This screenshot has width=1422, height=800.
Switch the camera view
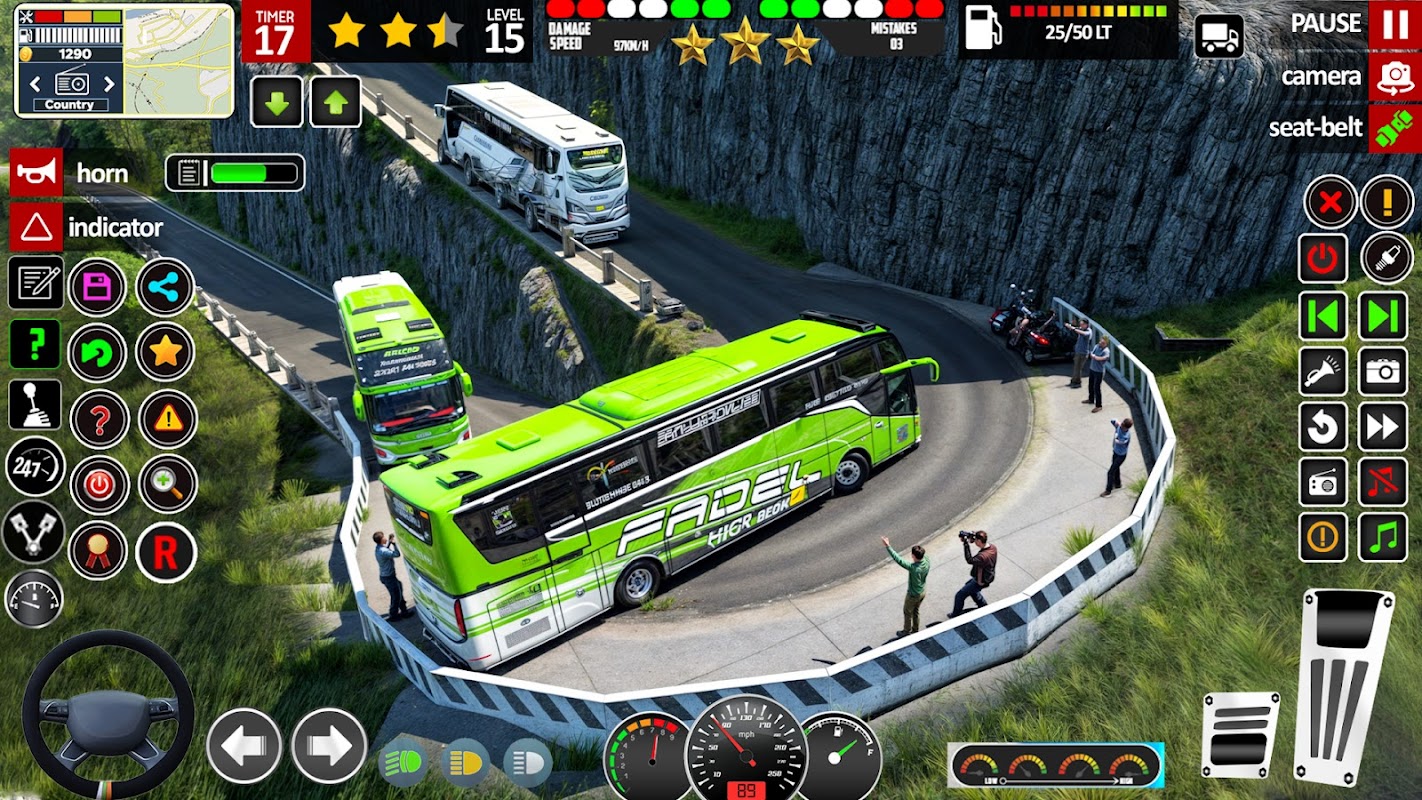coord(1395,77)
